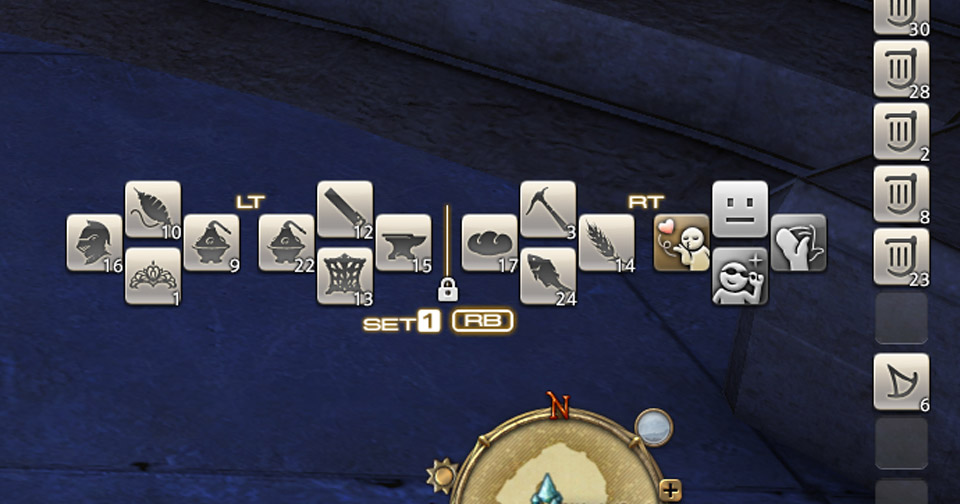Select the cauldron gear set numbered 9
This screenshot has height=504, width=960.
211,243
